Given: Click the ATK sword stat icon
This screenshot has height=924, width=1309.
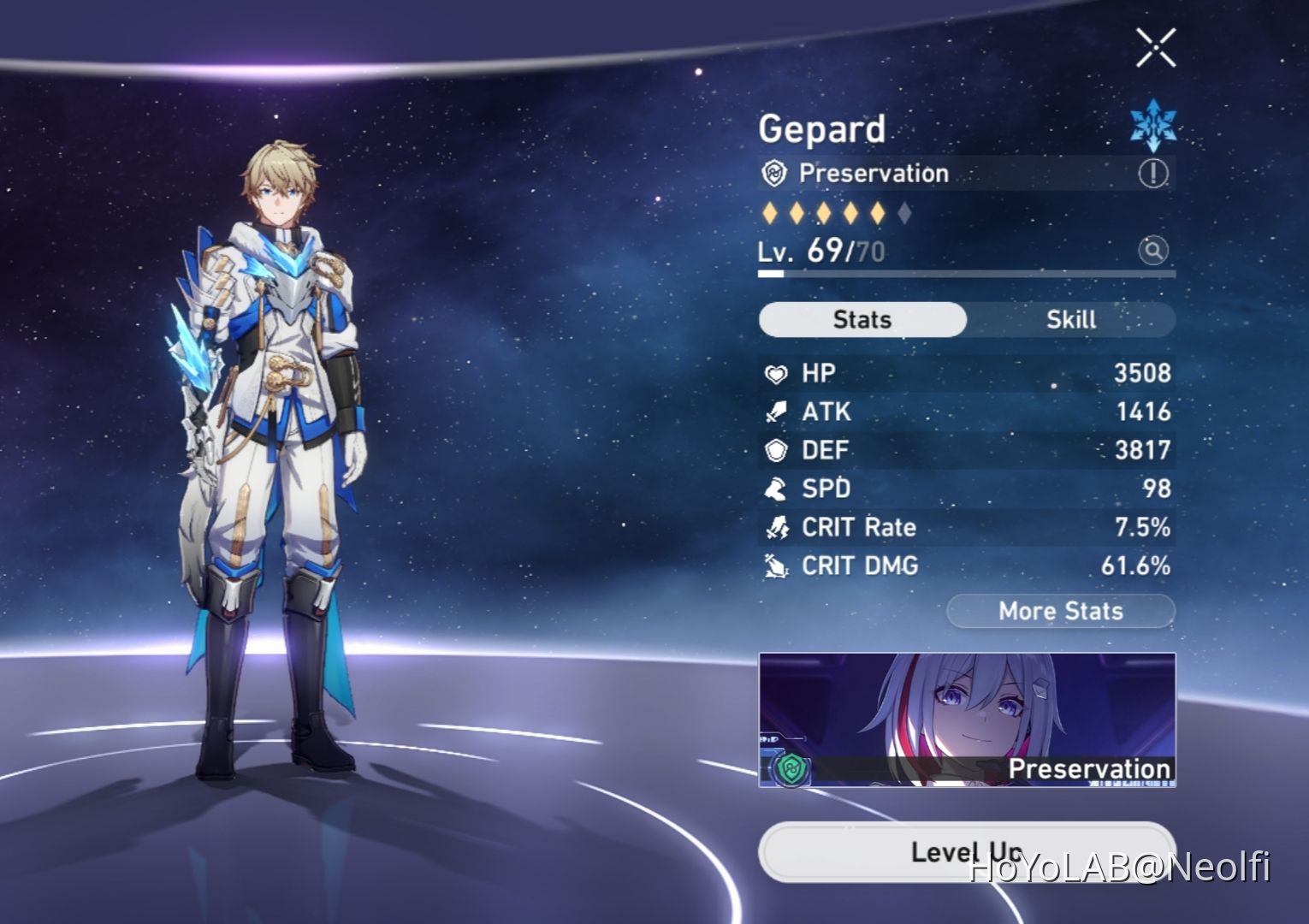Looking at the screenshot, I should (x=776, y=412).
